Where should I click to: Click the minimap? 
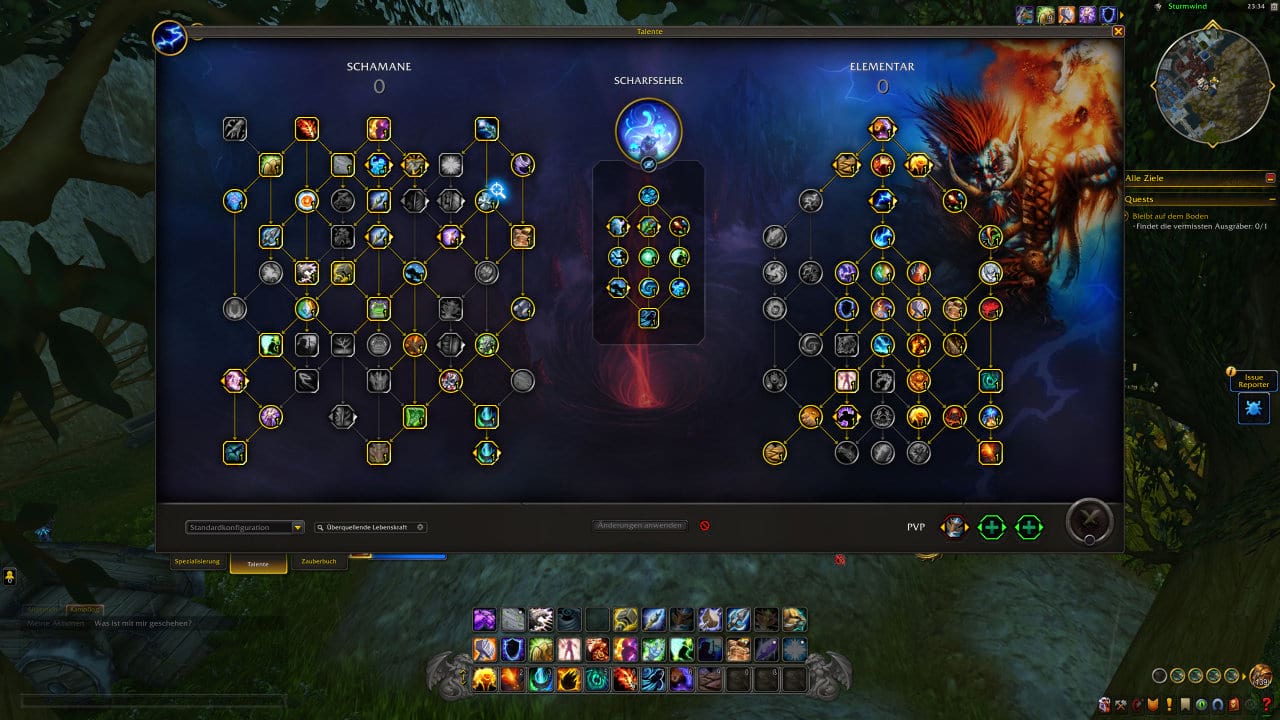[x=1212, y=84]
